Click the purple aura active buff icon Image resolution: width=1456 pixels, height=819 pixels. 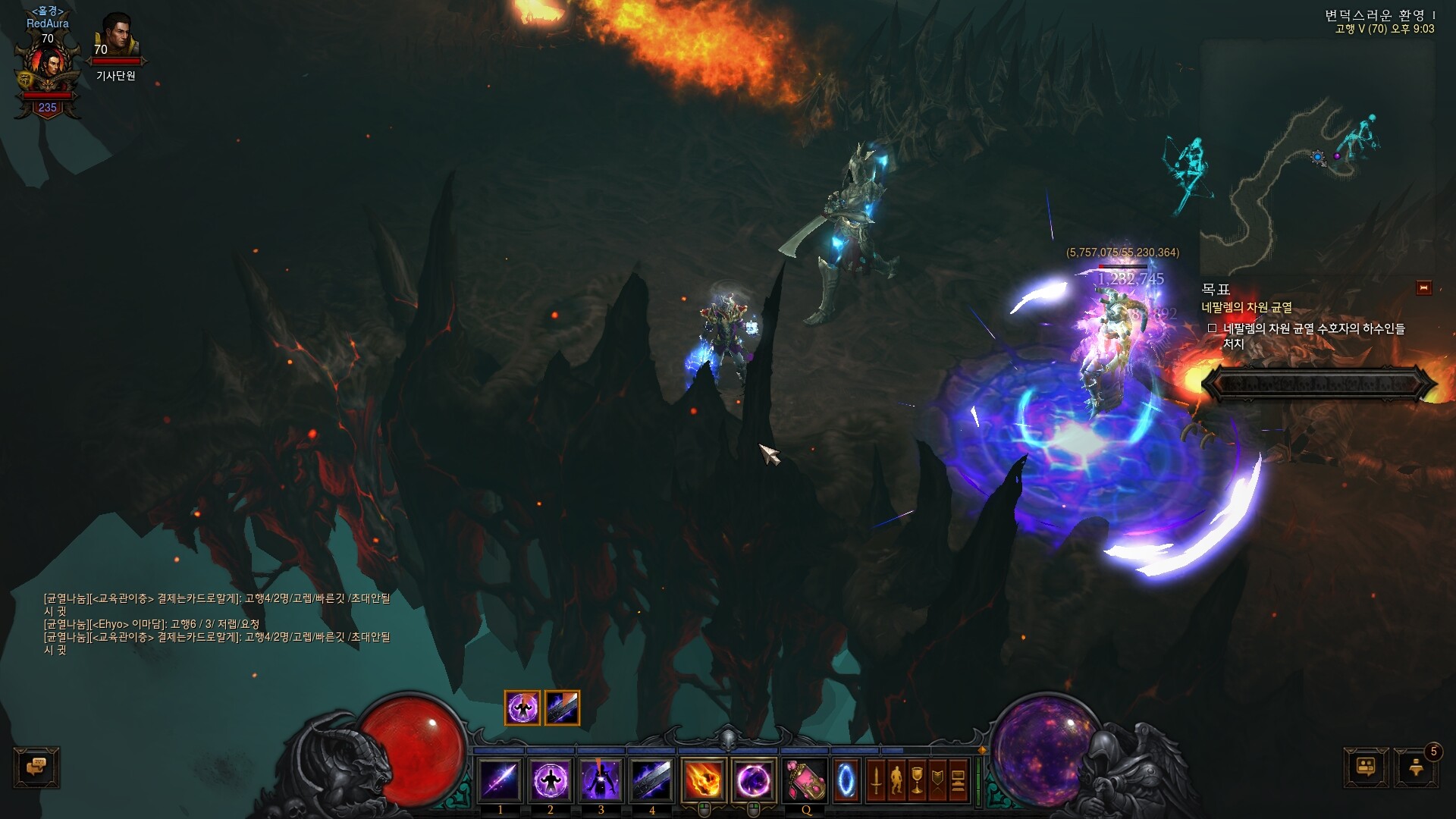point(522,708)
